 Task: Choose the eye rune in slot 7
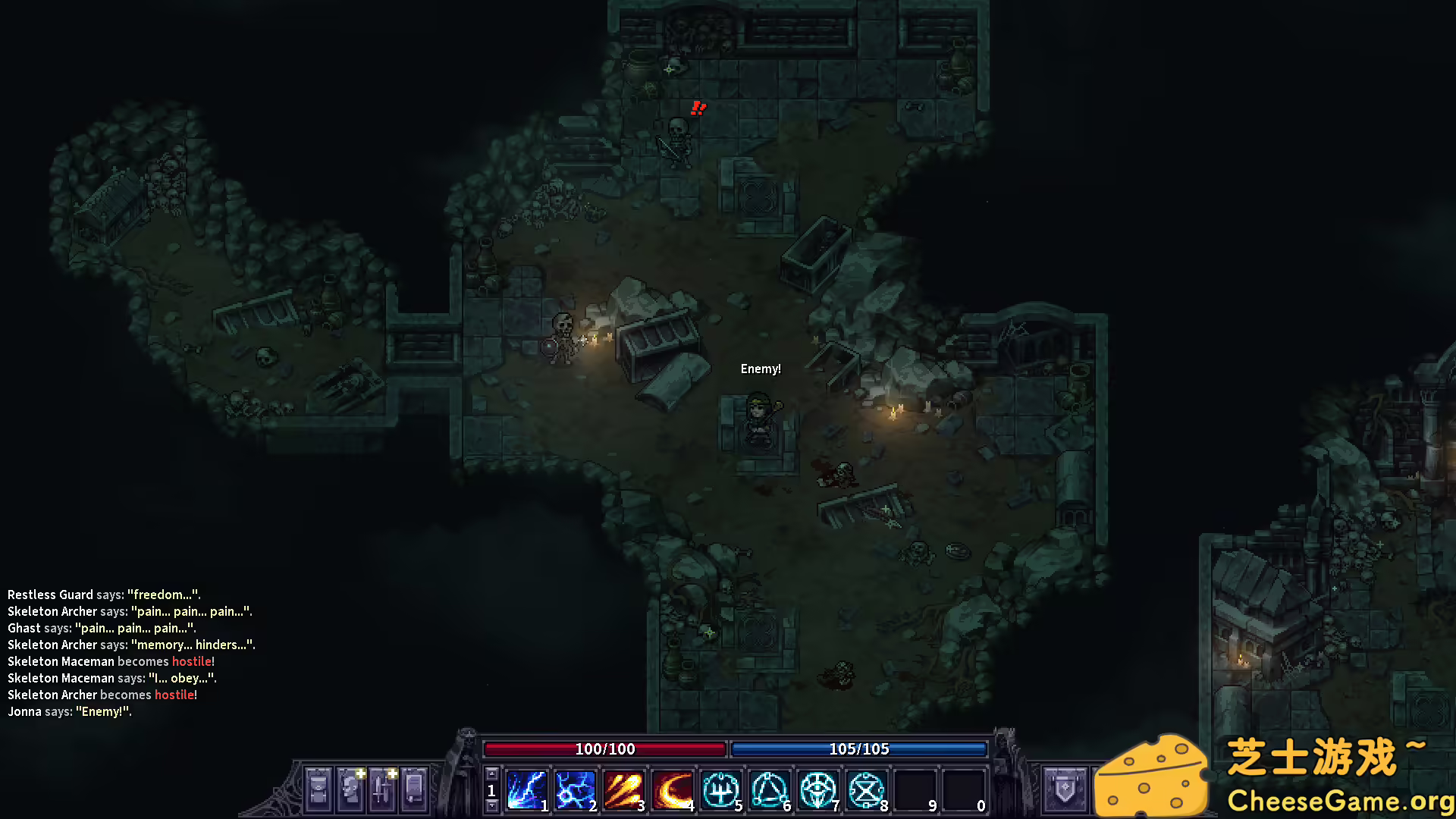(x=817, y=790)
